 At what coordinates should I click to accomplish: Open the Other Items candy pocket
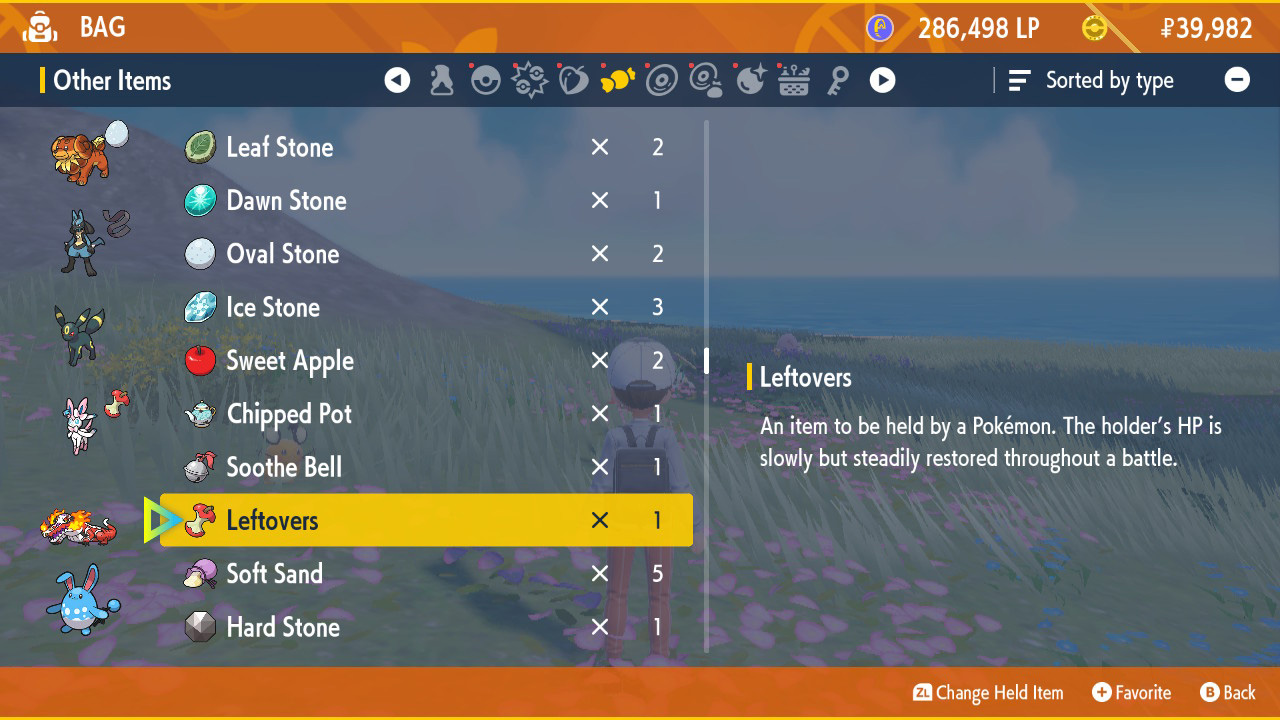tap(617, 80)
